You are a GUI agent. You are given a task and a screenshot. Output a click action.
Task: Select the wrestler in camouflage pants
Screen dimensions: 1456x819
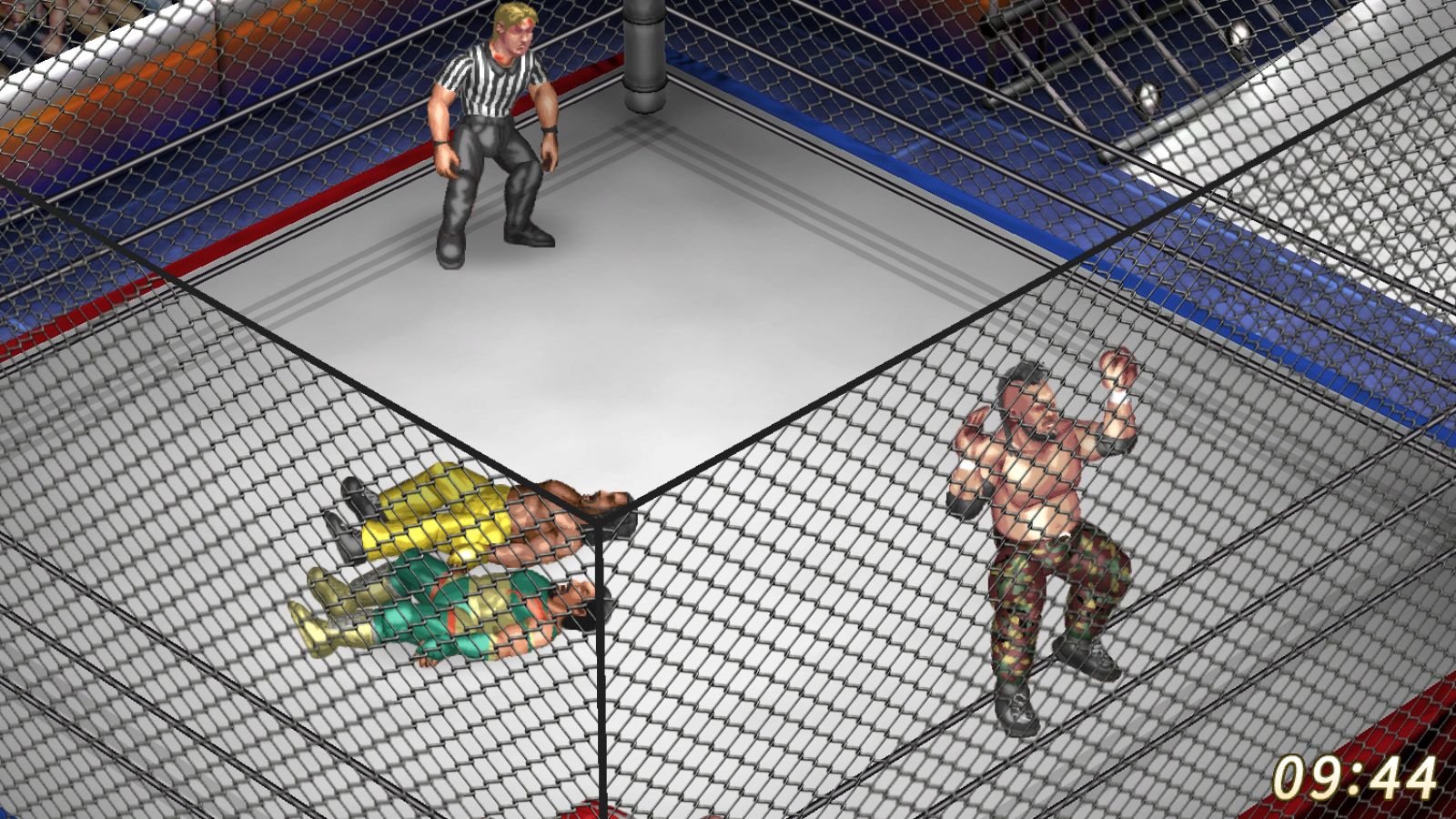point(1046,500)
